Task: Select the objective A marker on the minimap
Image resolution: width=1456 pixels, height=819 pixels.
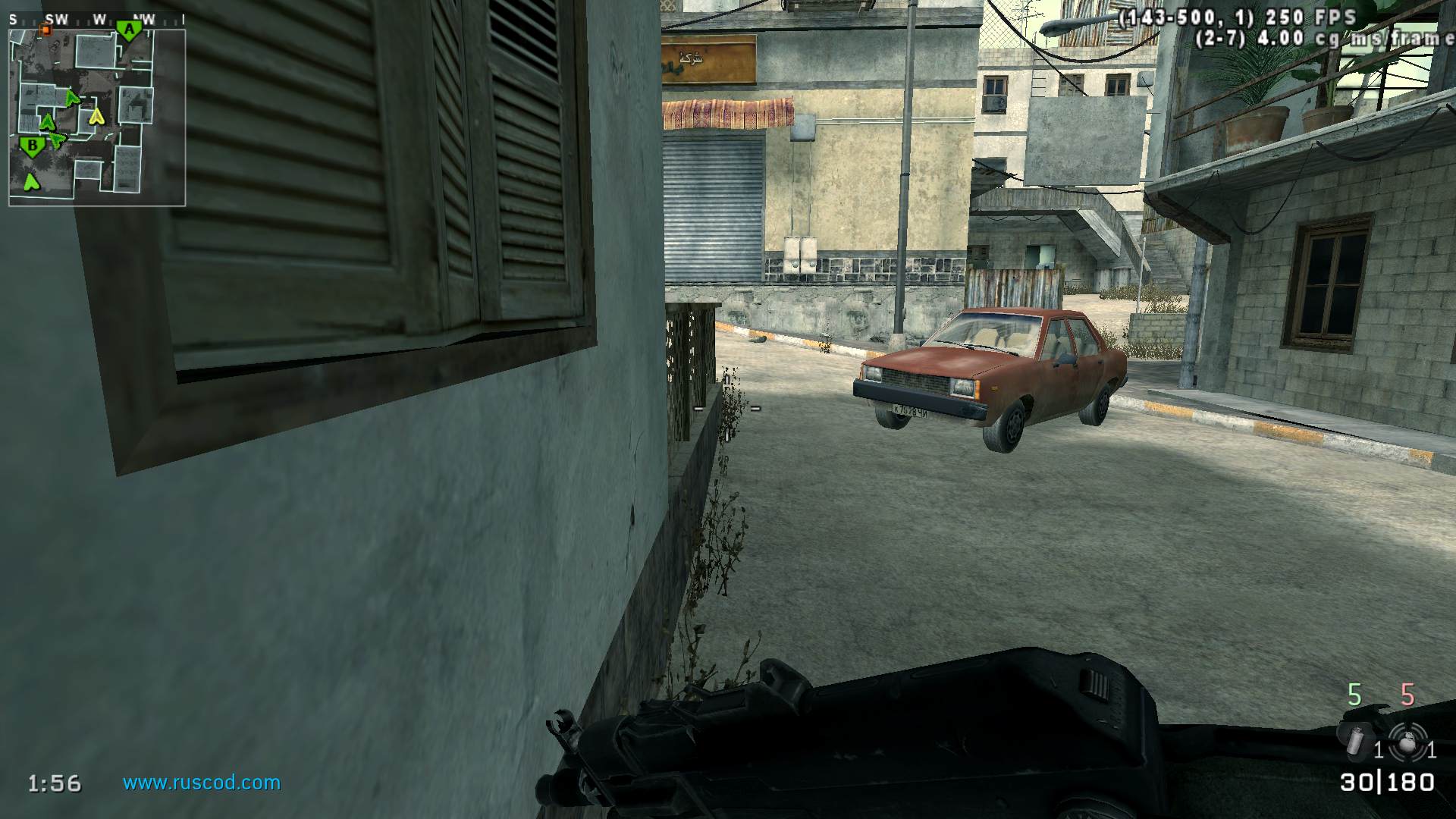Action: click(x=129, y=30)
